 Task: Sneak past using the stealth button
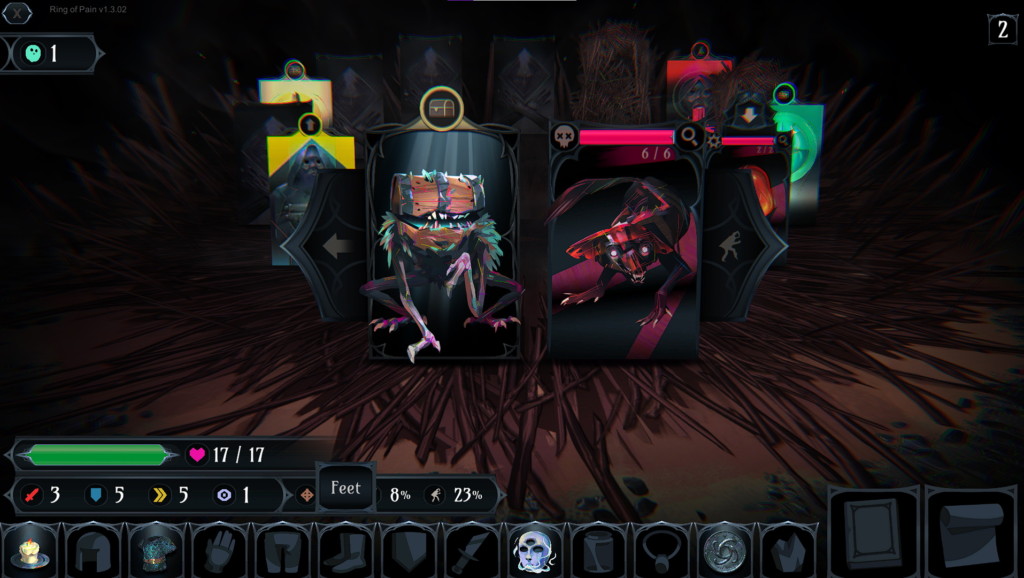coord(734,246)
